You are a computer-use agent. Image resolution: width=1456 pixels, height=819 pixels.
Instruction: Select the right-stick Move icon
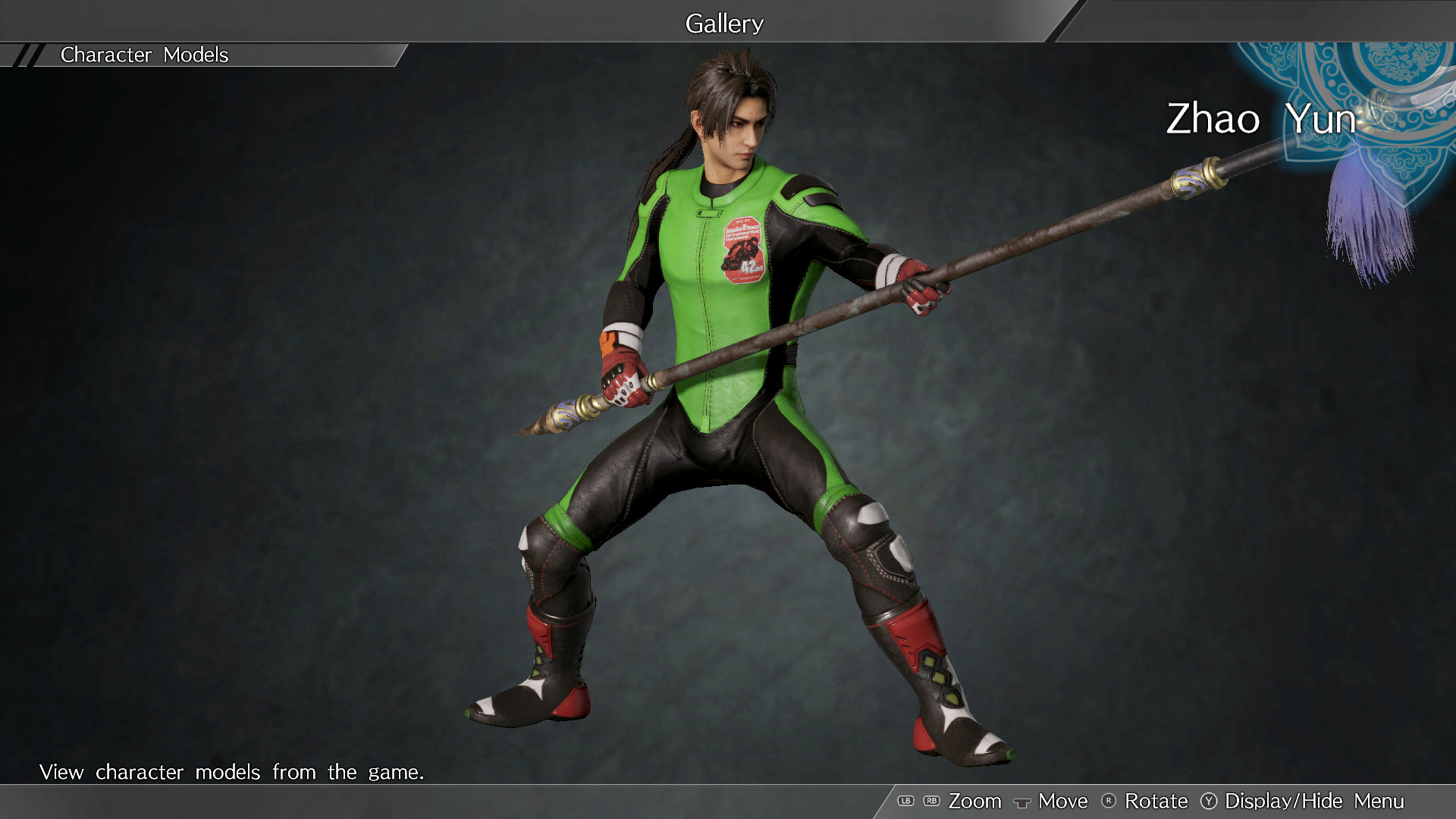(1024, 801)
